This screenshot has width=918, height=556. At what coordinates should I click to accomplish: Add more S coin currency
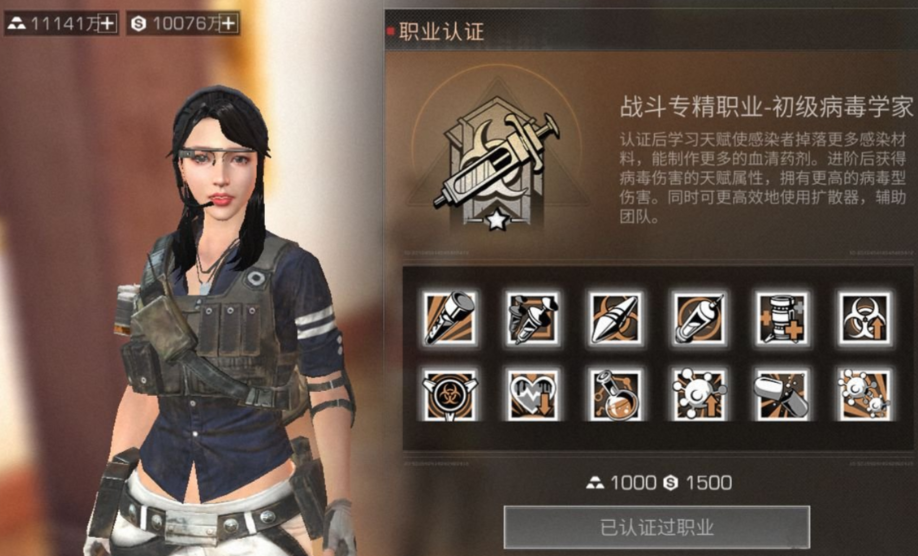click(228, 23)
